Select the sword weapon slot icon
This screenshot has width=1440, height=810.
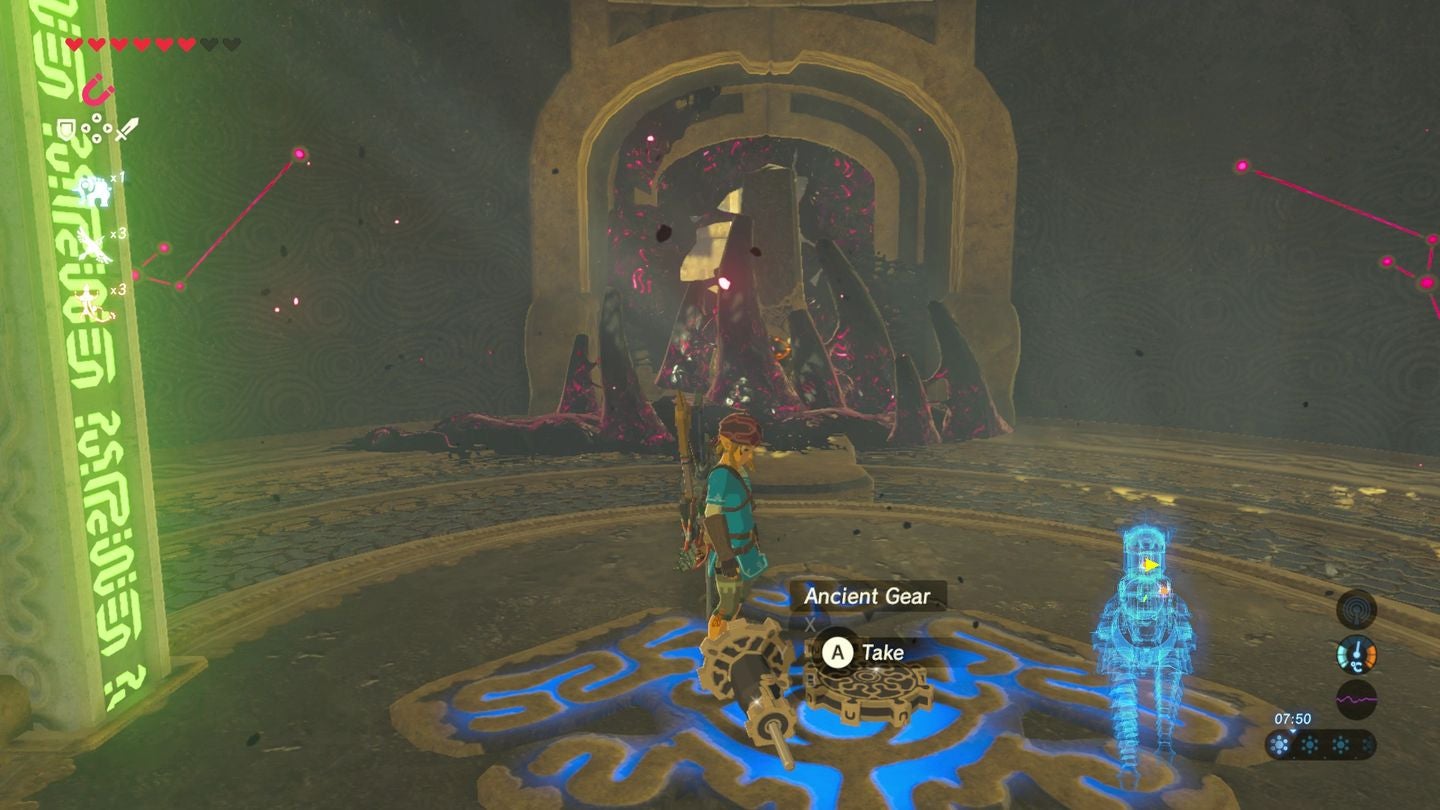(127, 130)
